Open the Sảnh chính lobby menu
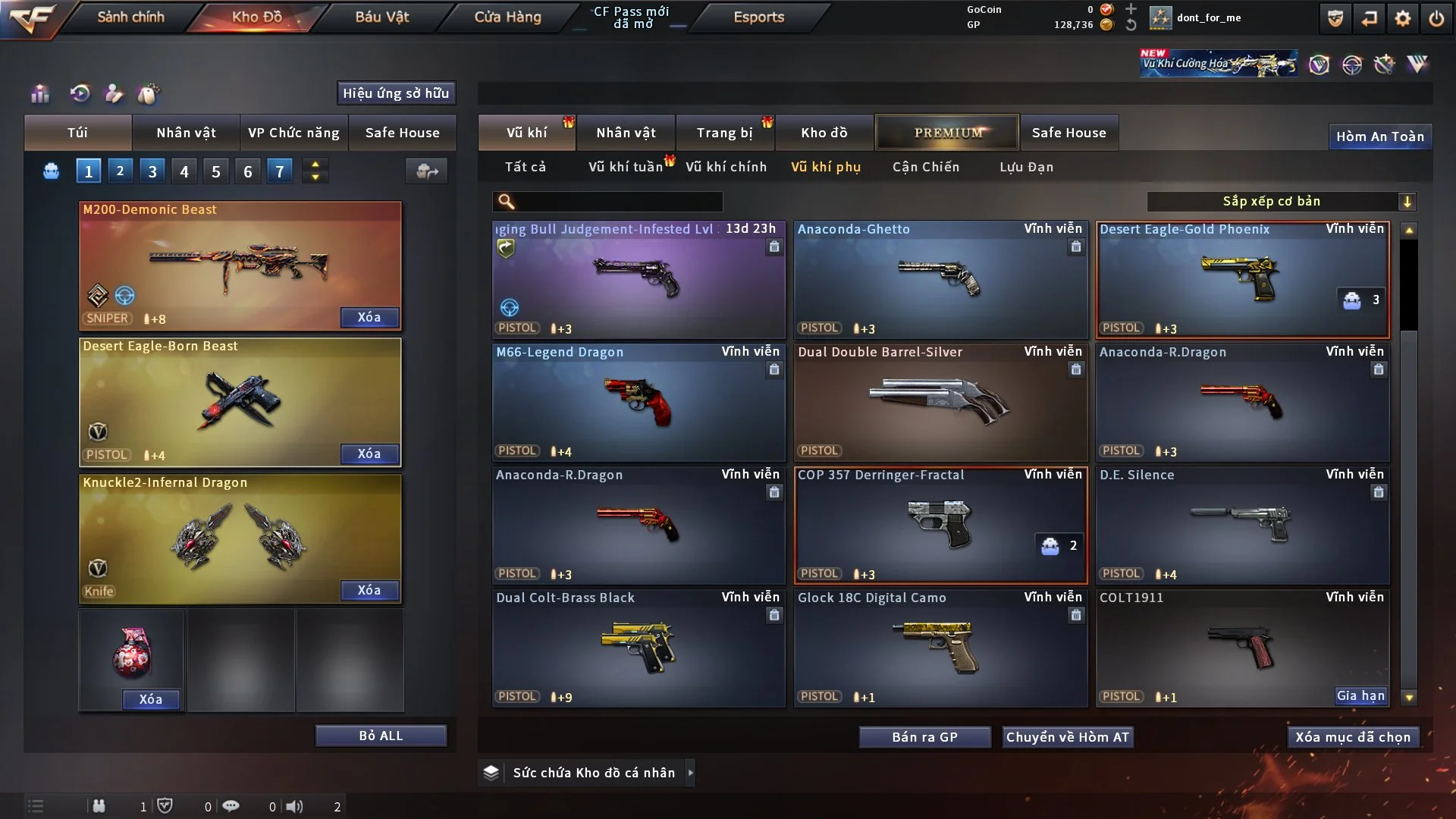1456x819 pixels. click(x=130, y=17)
